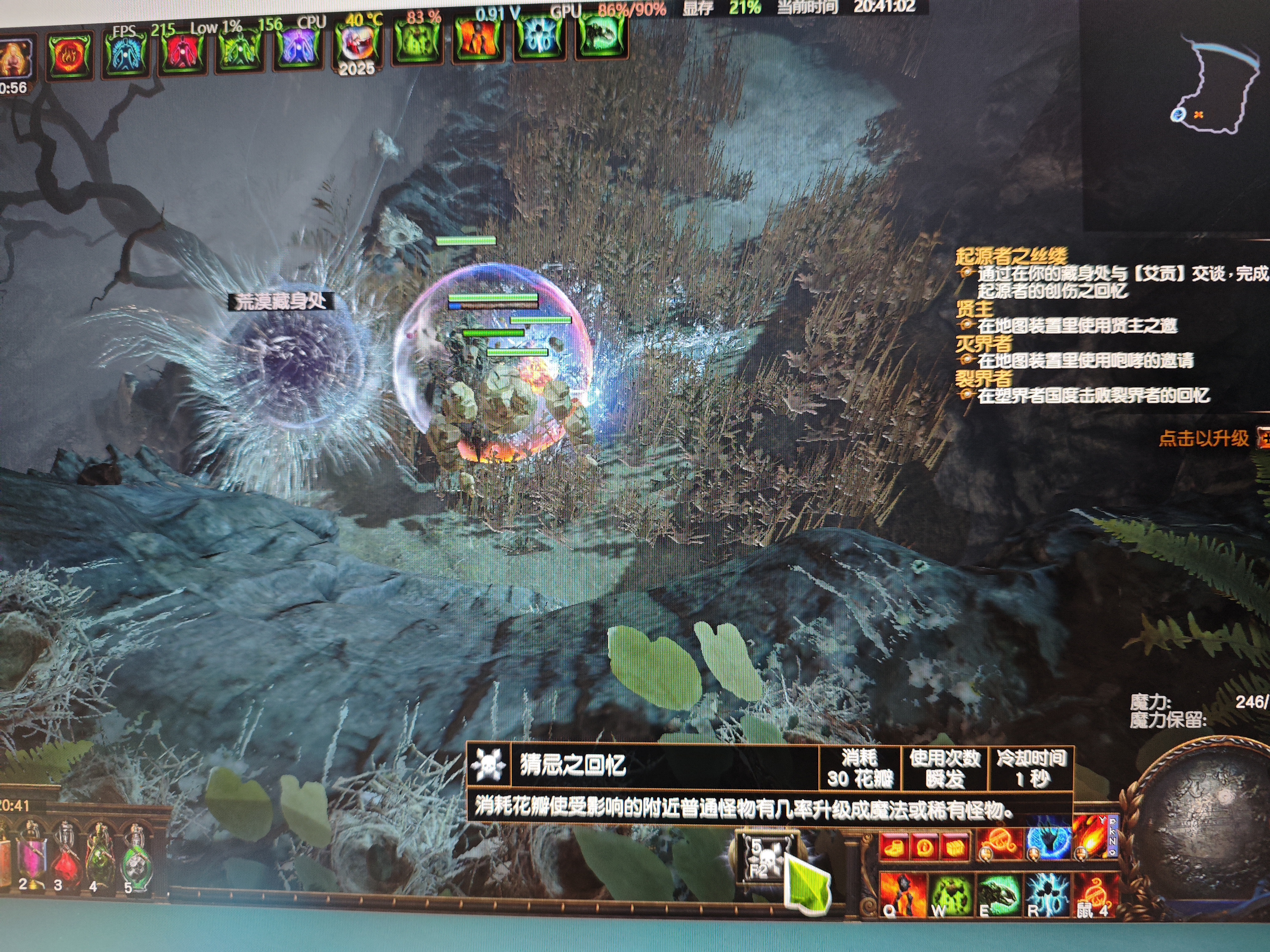
Task: Select the blue hand circle skill icon
Action: (x=1048, y=844)
